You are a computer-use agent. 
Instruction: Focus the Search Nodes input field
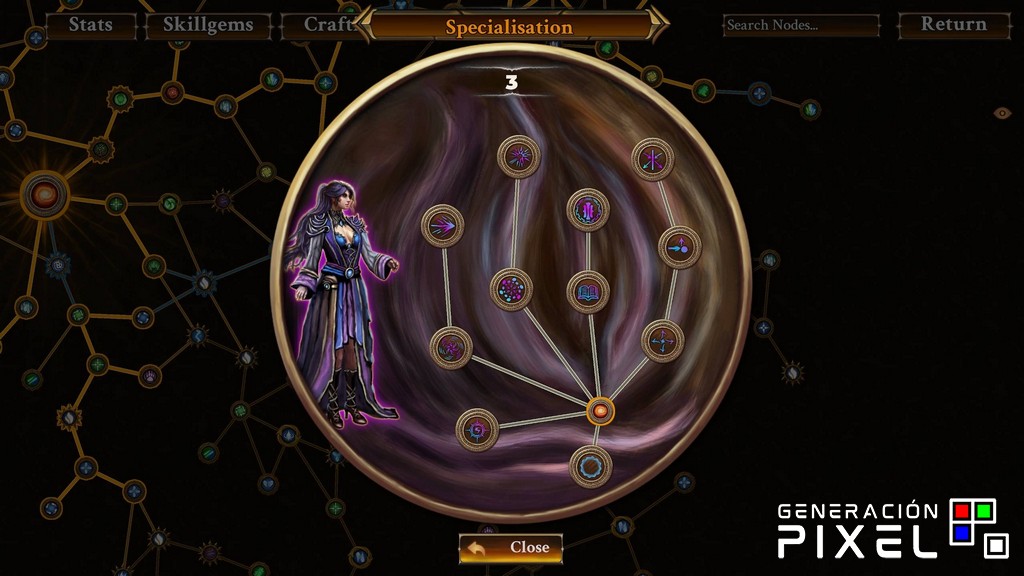coord(801,25)
